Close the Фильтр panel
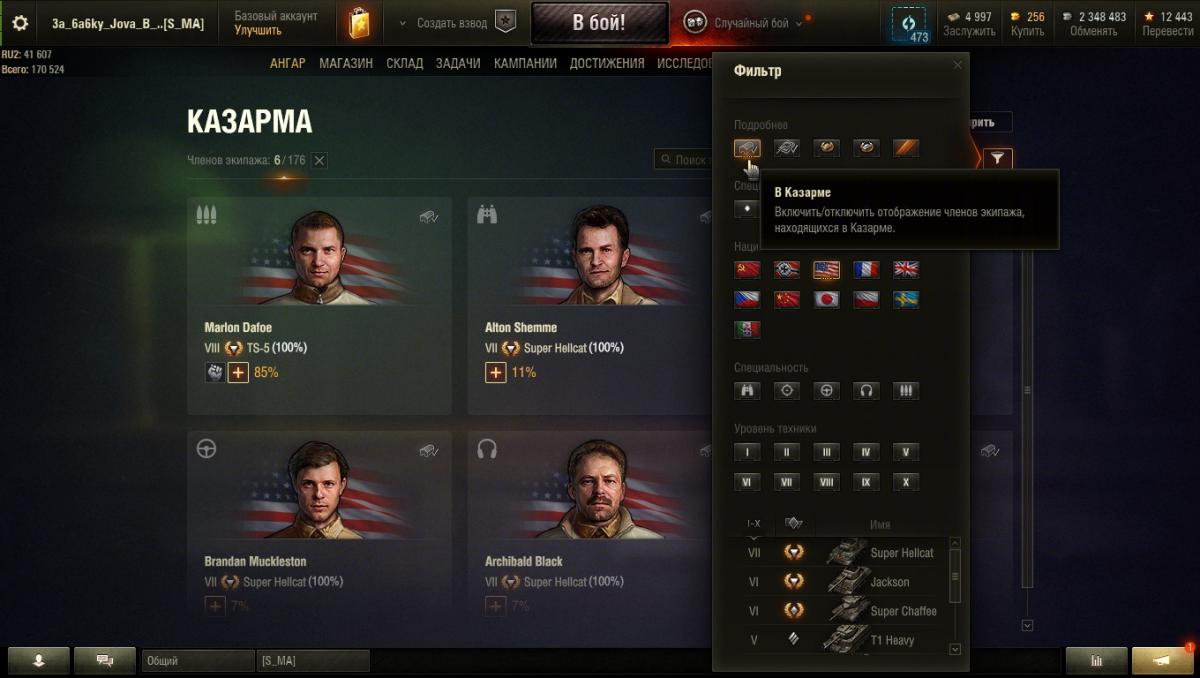The height and width of the screenshot is (678, 1200). (x=957, y=65)
